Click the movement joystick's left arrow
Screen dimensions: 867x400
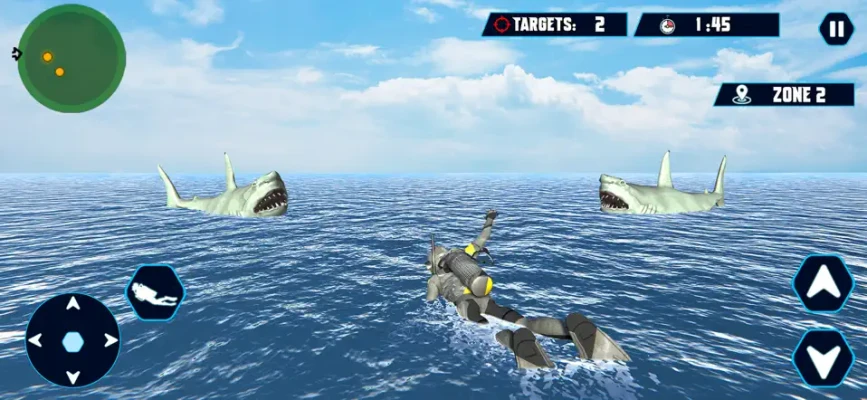[36, 341]
